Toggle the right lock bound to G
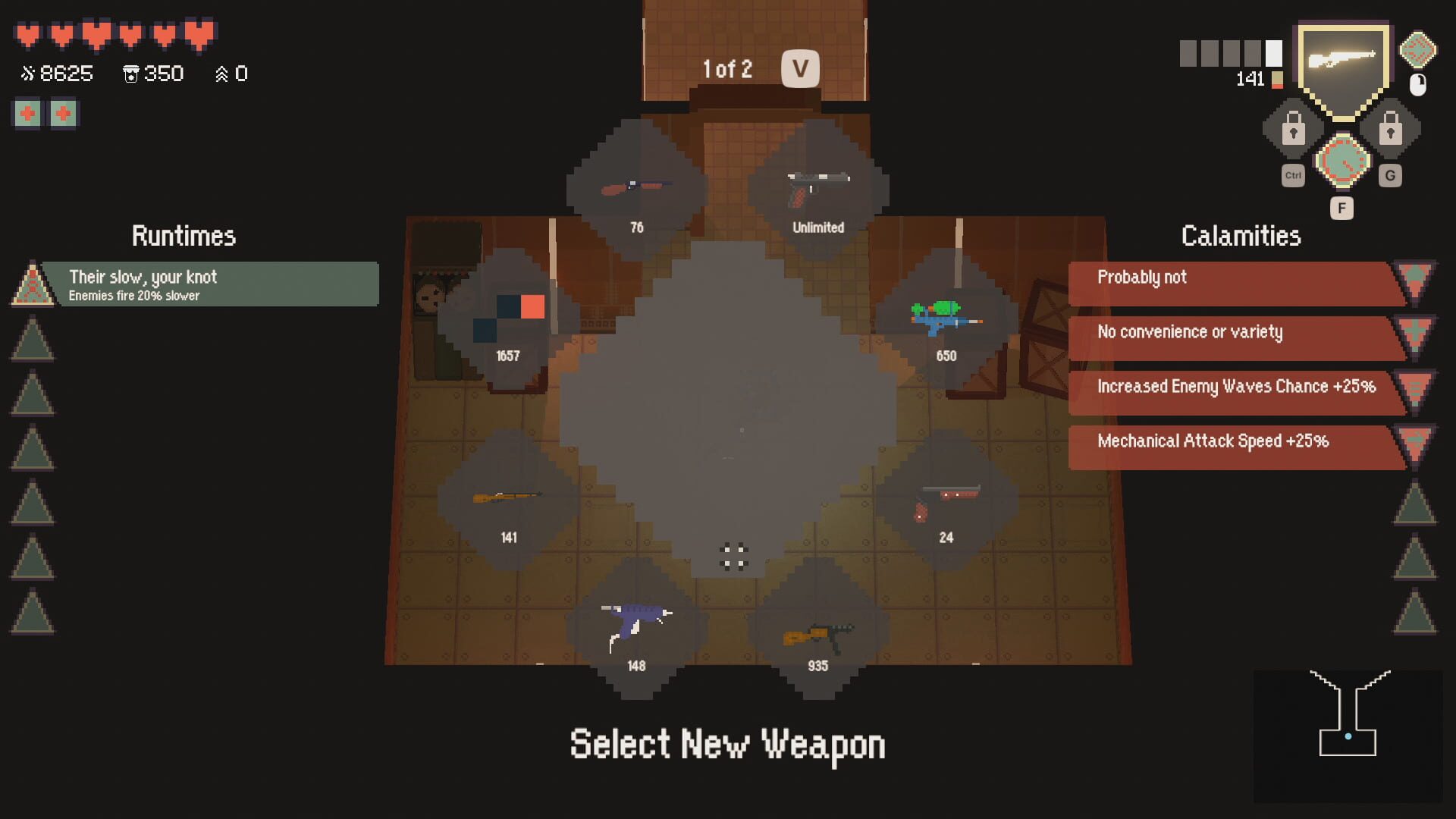This screenshot has width=1456, height=819. 1392,129
